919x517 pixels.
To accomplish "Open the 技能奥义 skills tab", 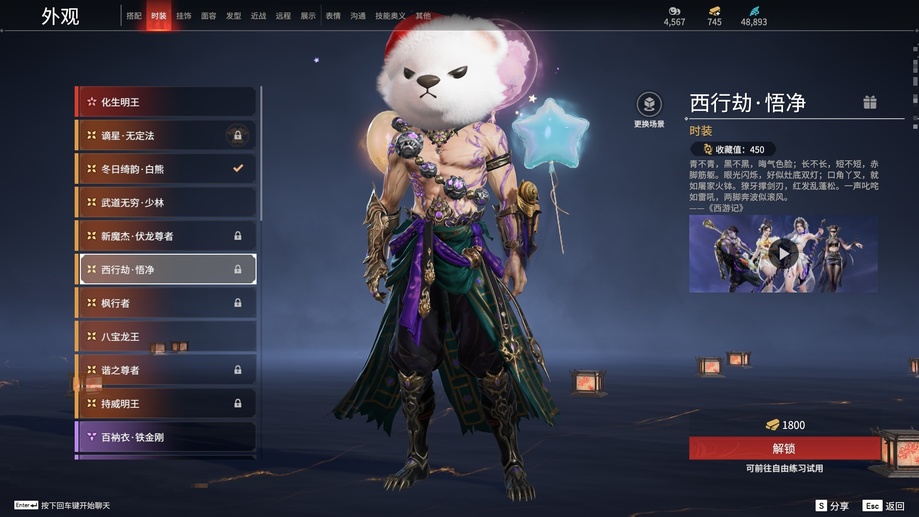I will pos(390,16).
